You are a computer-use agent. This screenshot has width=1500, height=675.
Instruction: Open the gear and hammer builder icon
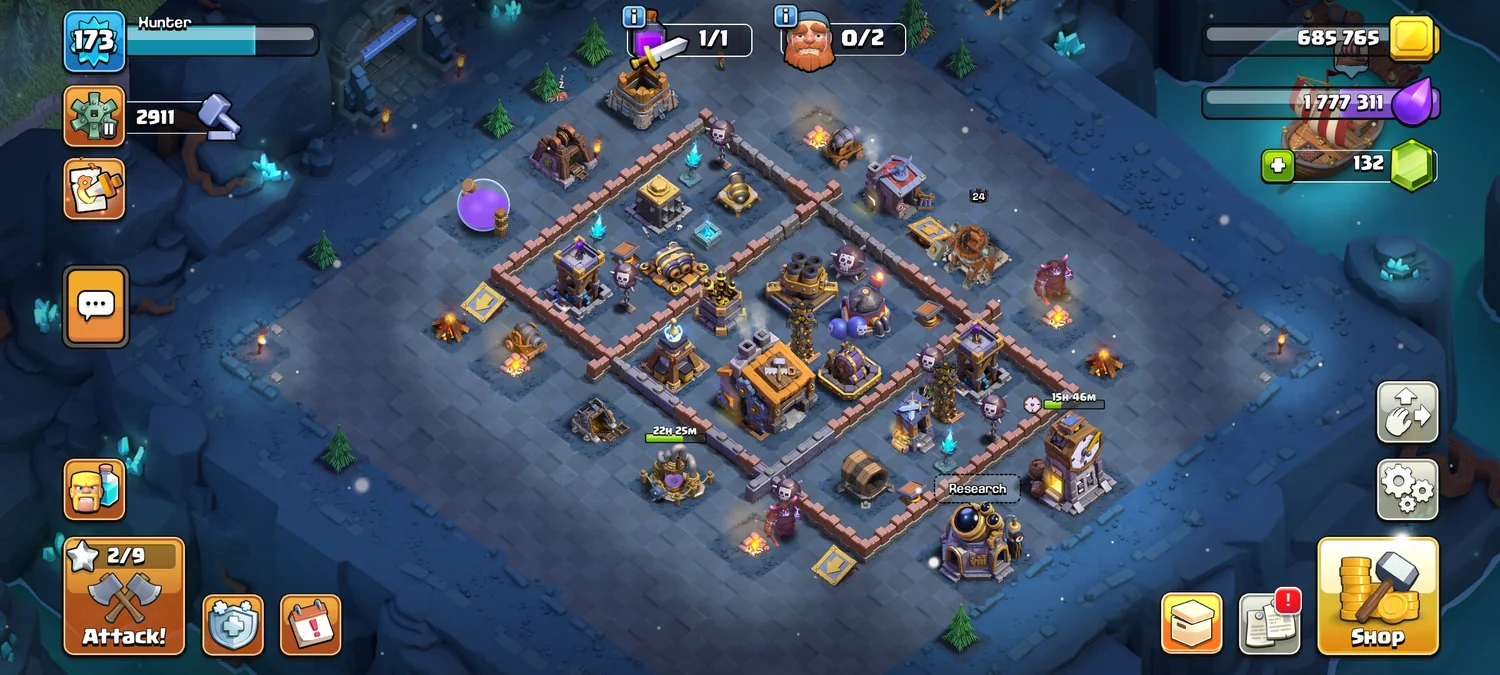point(95,116)
